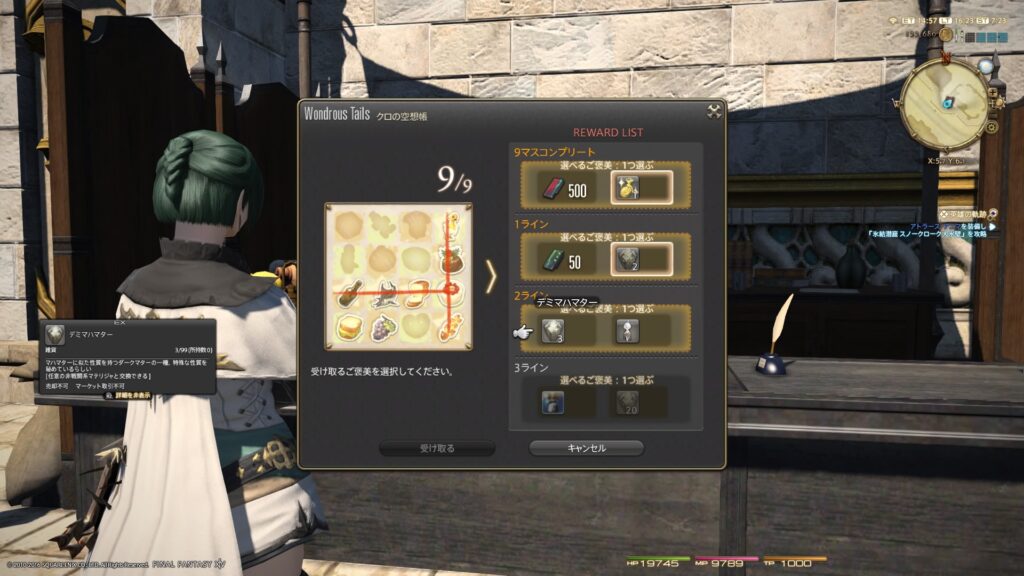
Task: Click the circular minimap
Action: coord(943,104)
